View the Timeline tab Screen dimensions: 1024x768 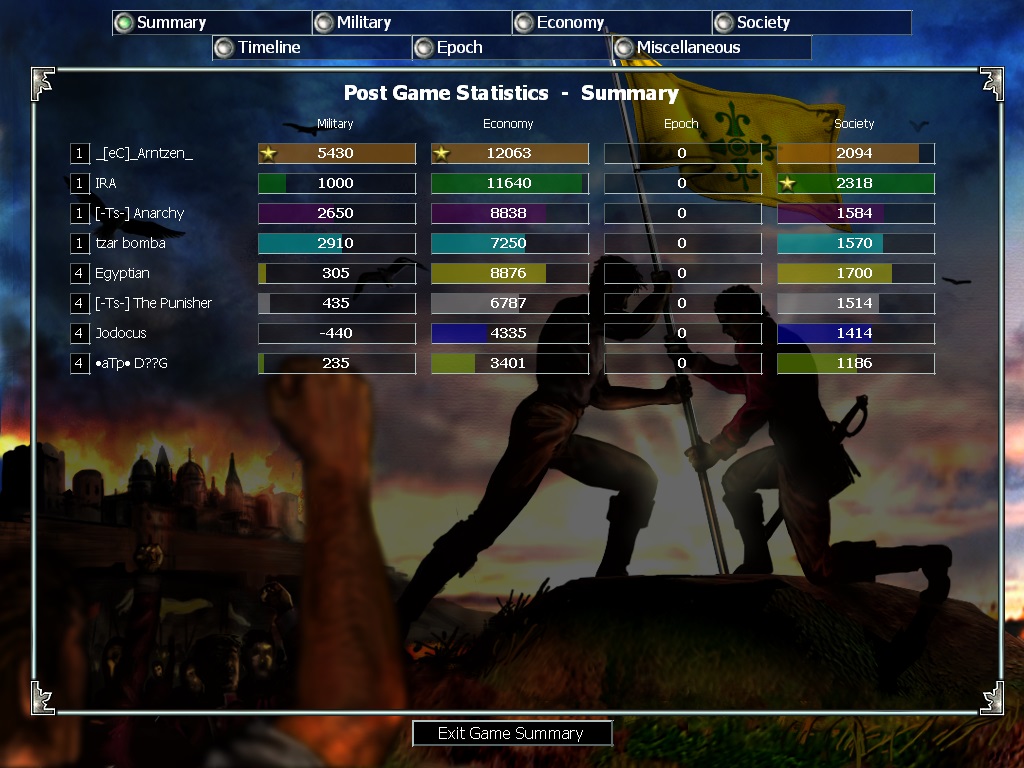(x=311, y=47)
